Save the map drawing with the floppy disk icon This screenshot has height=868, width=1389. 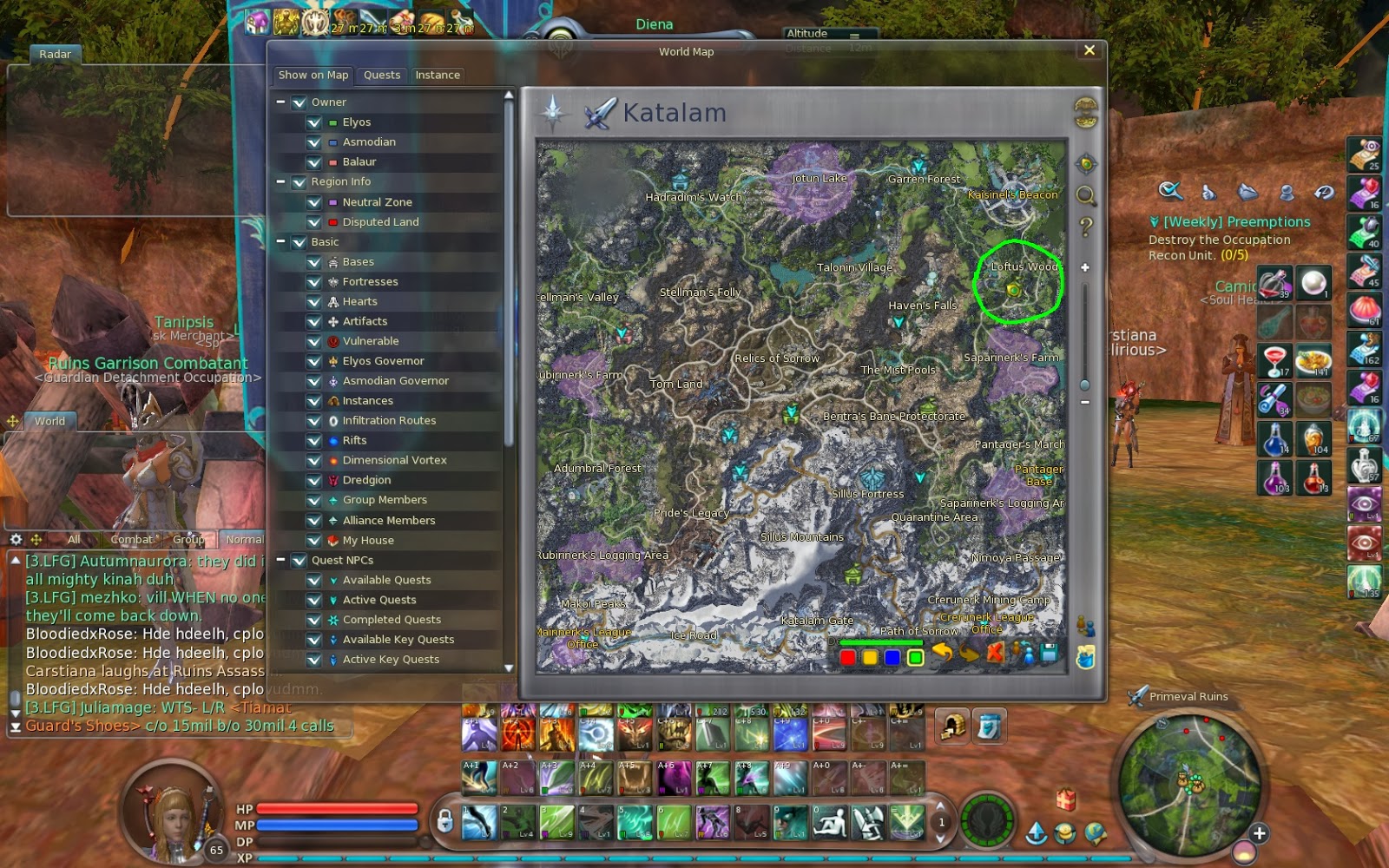pyautogui.click(x=1049, y=653)
